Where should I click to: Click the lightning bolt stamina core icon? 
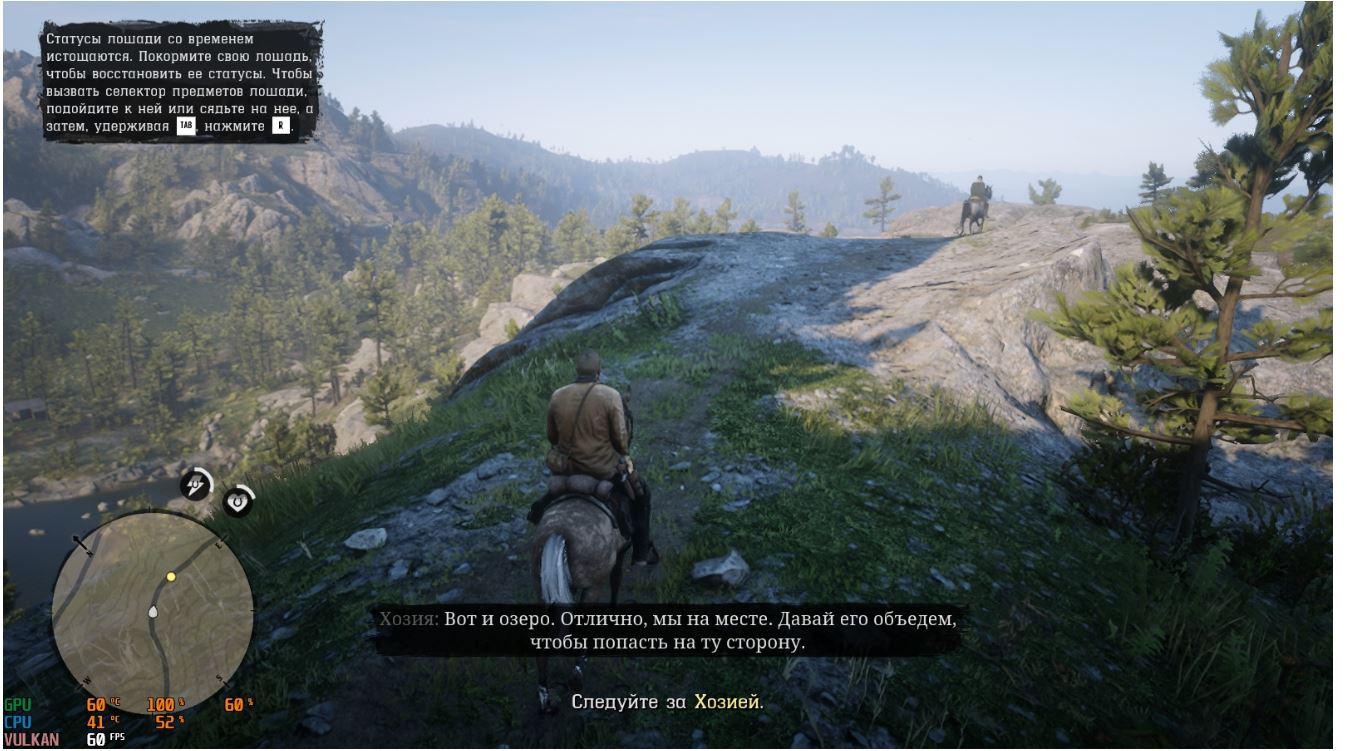click(x=195, y=485)
